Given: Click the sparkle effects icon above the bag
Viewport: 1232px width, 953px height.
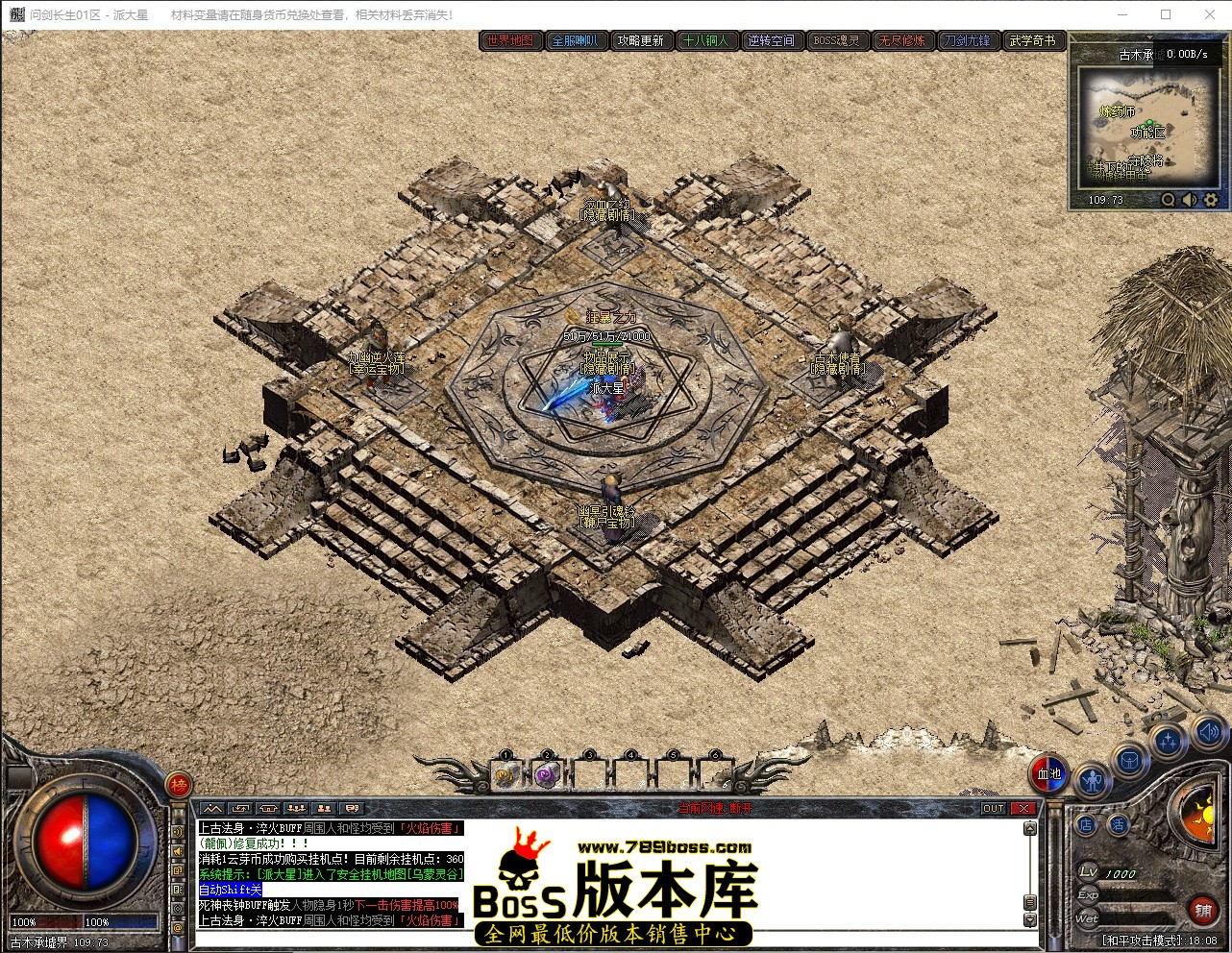Looking at the screenshot, I should (x=1166, y=738).
